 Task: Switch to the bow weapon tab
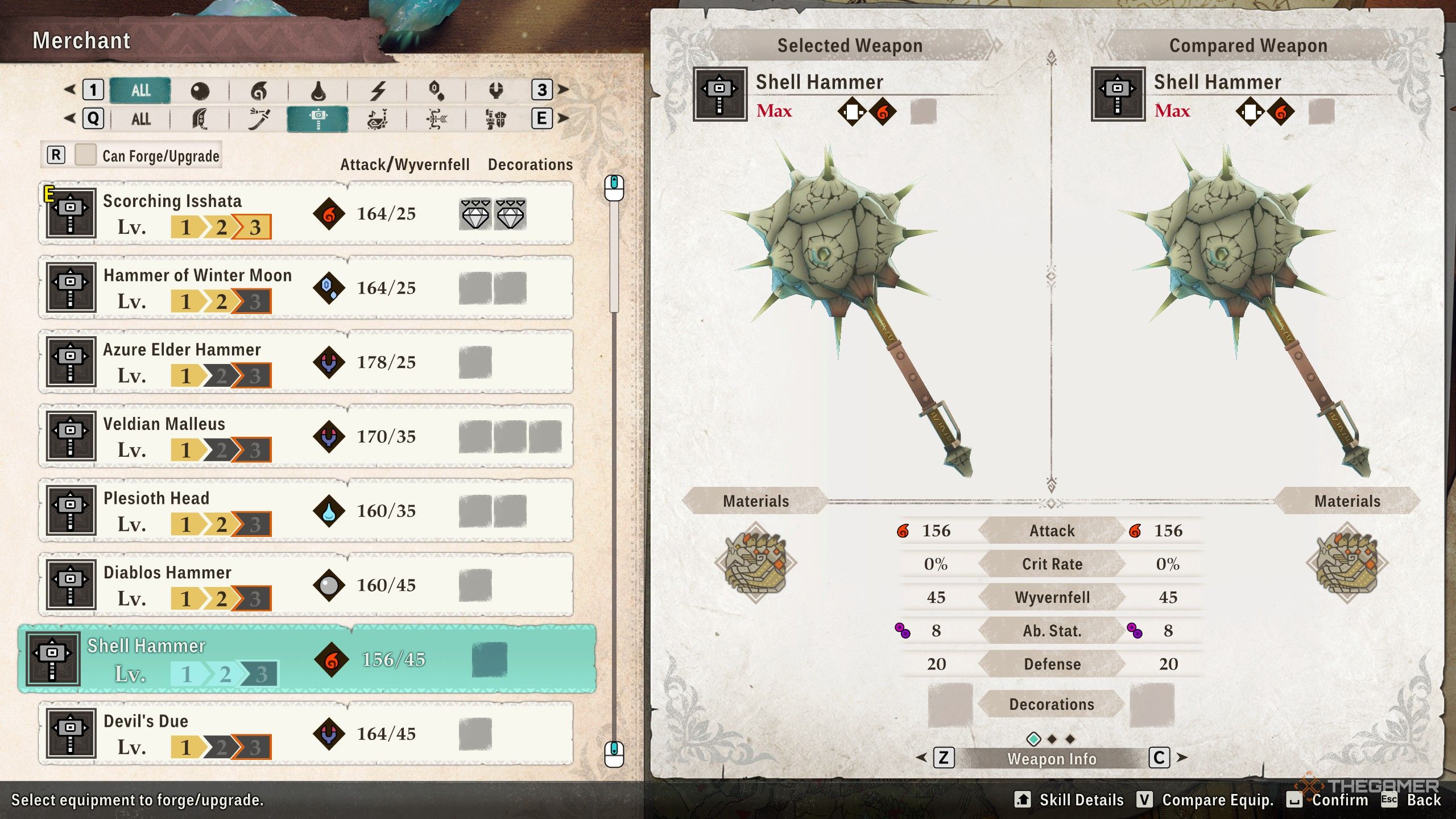(x=436, y=118)
